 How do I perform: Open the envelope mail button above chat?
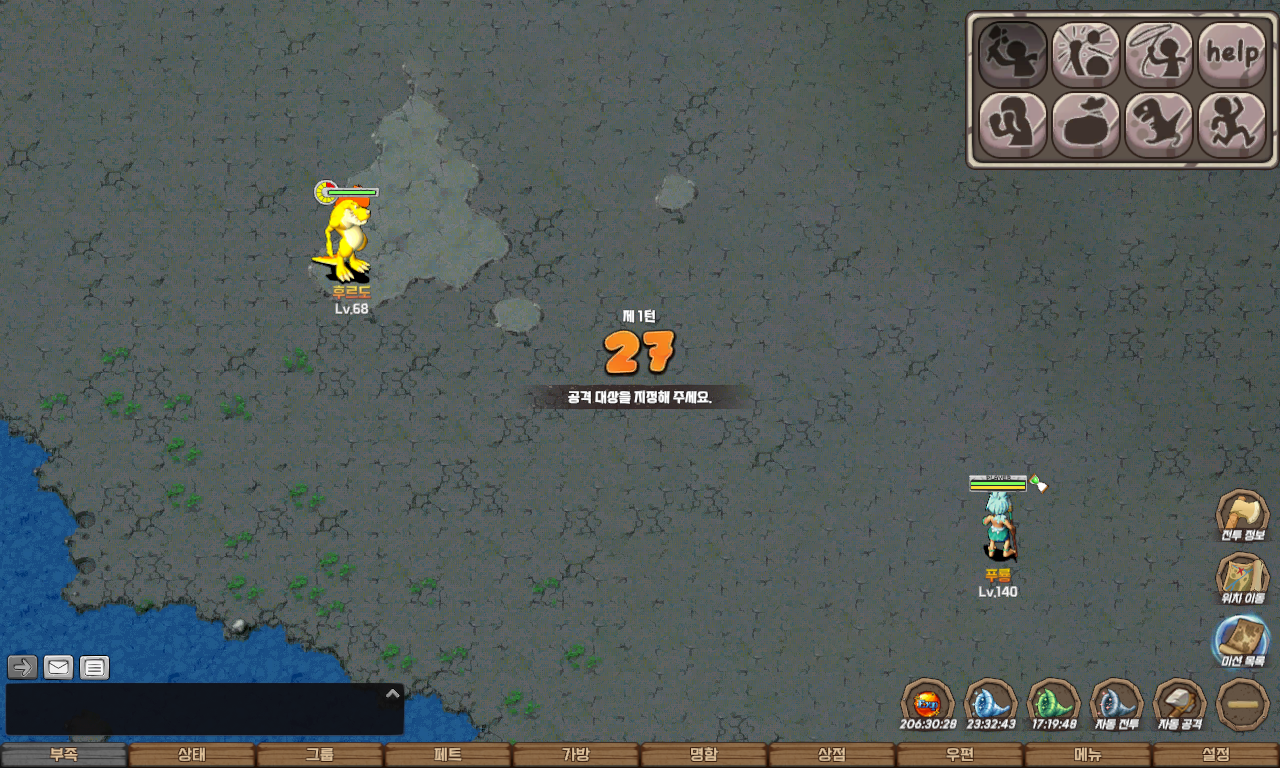[x=59, y=667]
